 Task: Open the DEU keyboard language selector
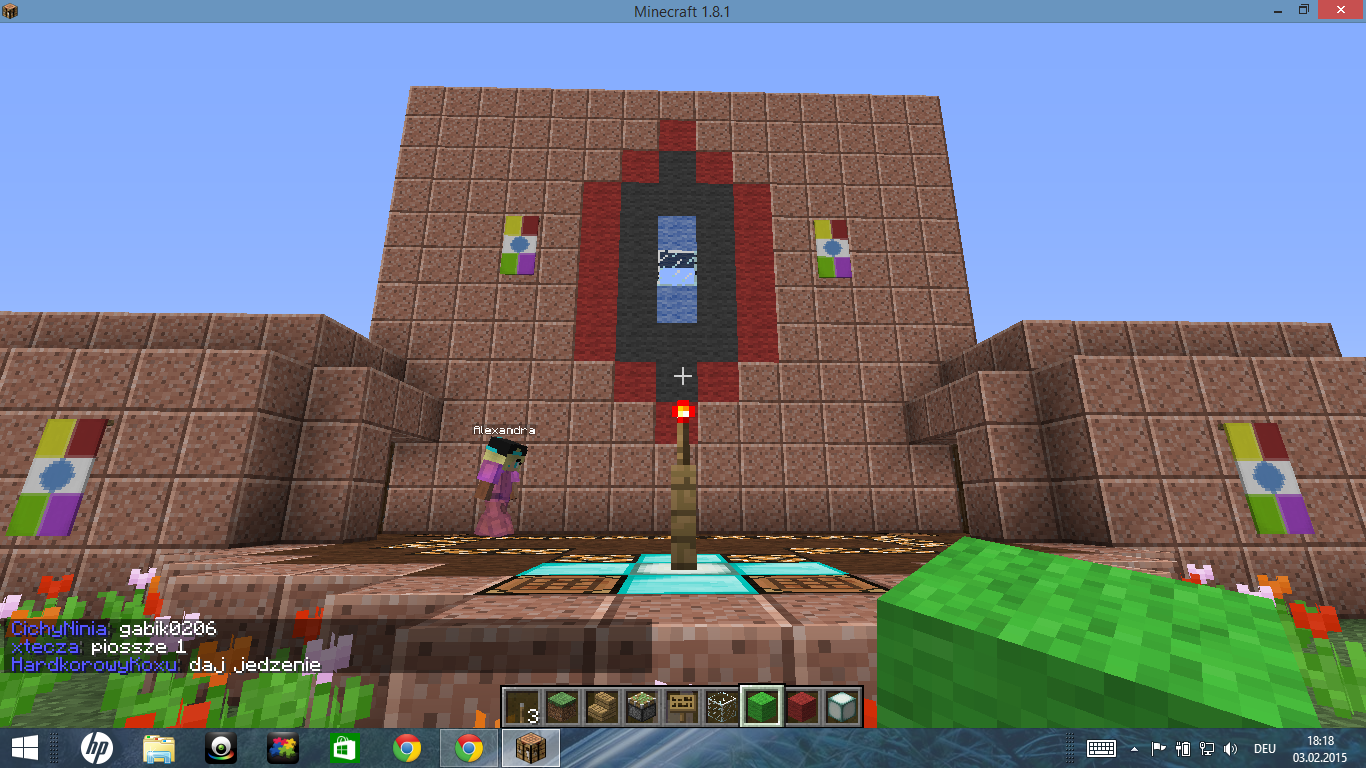tap(1263, 749)
